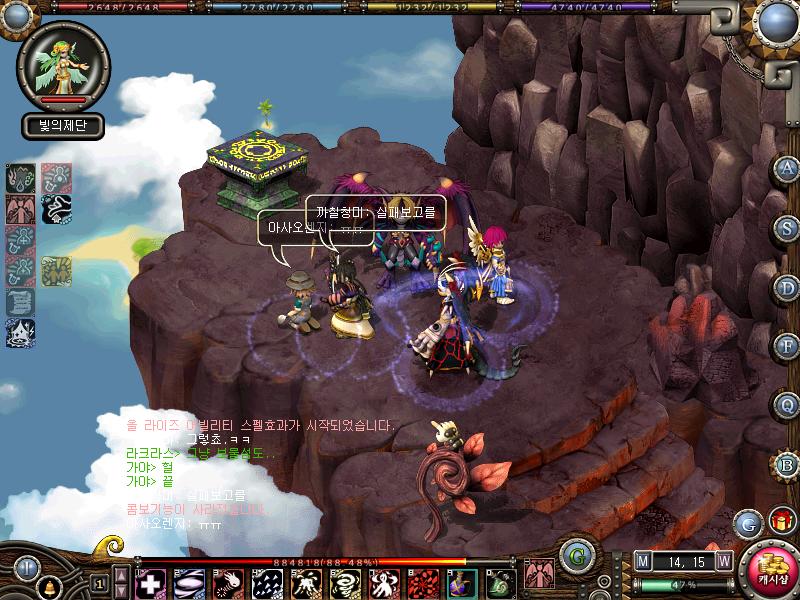The height and width of the screenshot is (600, 800).
Task: Click the round Q shortcut button
Action: [788, 405]
